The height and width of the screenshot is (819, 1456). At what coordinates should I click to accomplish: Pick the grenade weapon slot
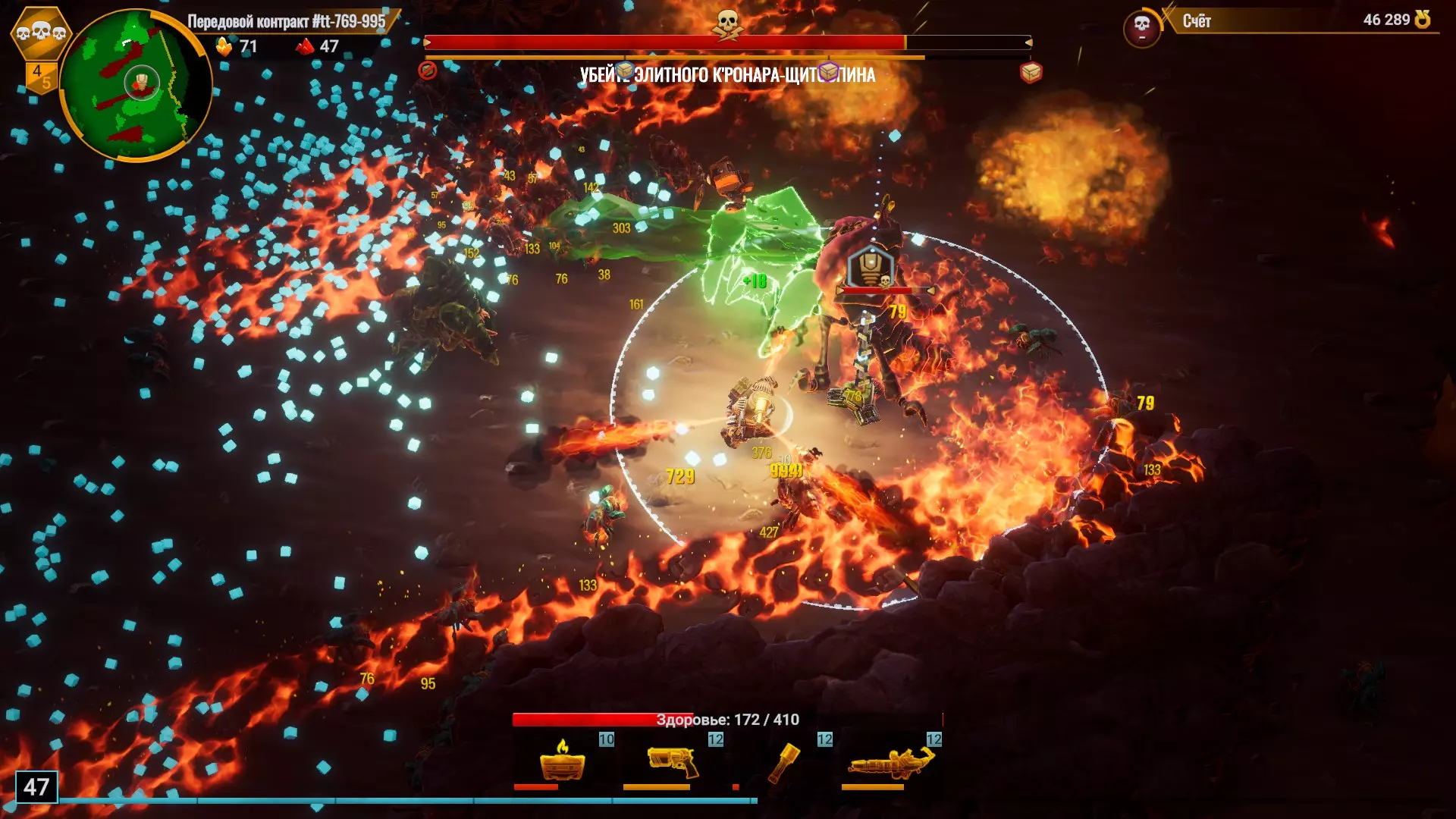(783, 761)
